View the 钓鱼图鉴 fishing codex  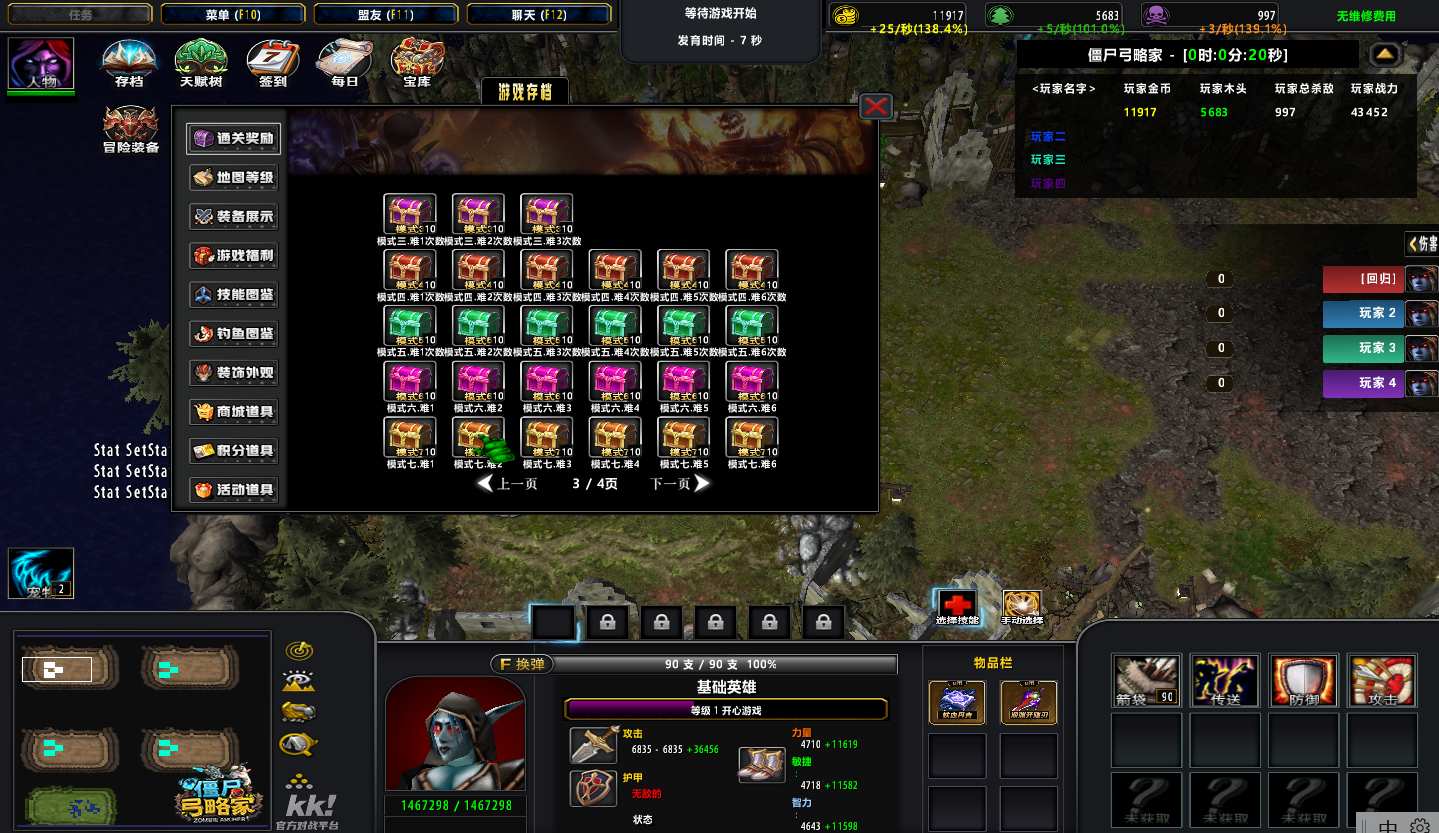[234, 334]
